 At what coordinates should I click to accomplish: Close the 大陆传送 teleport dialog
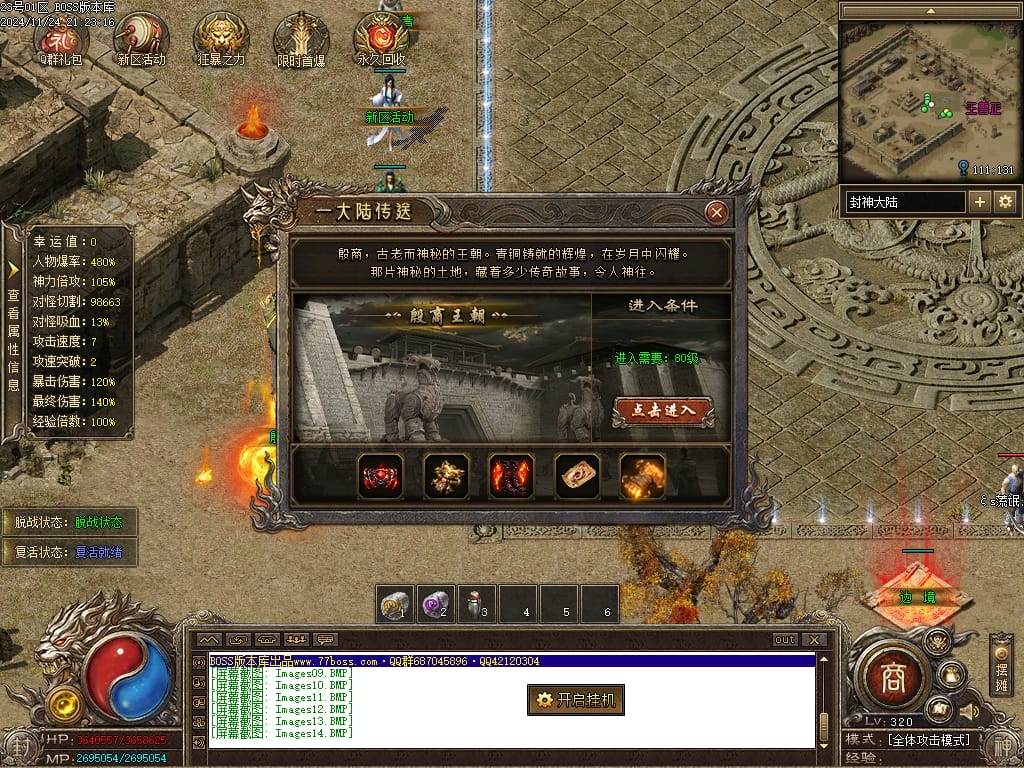point(716,212)
